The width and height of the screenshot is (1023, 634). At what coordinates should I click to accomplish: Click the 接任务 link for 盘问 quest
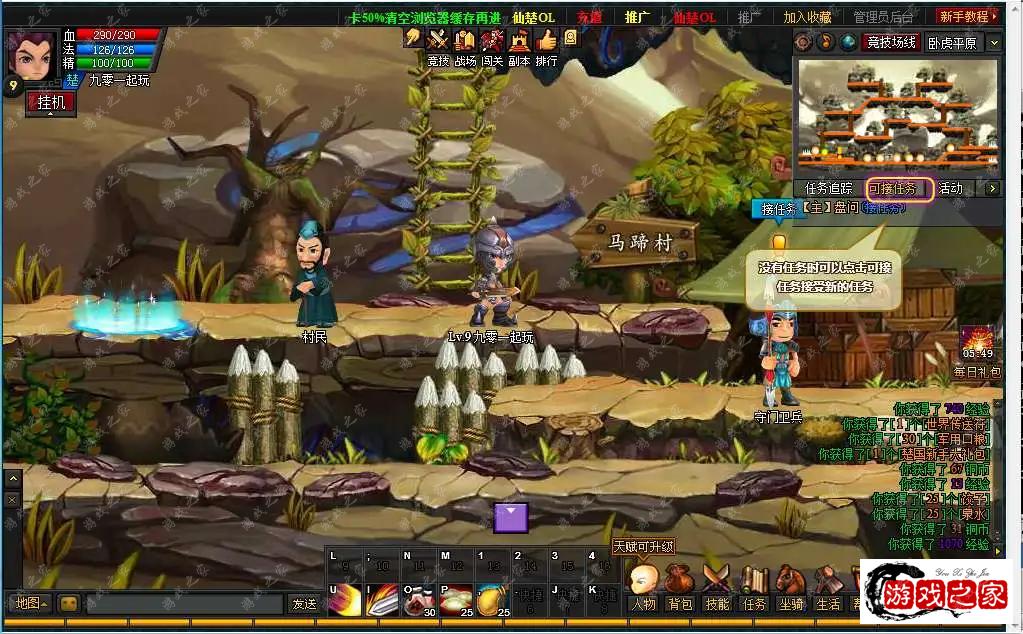click(x=883, y=208)
